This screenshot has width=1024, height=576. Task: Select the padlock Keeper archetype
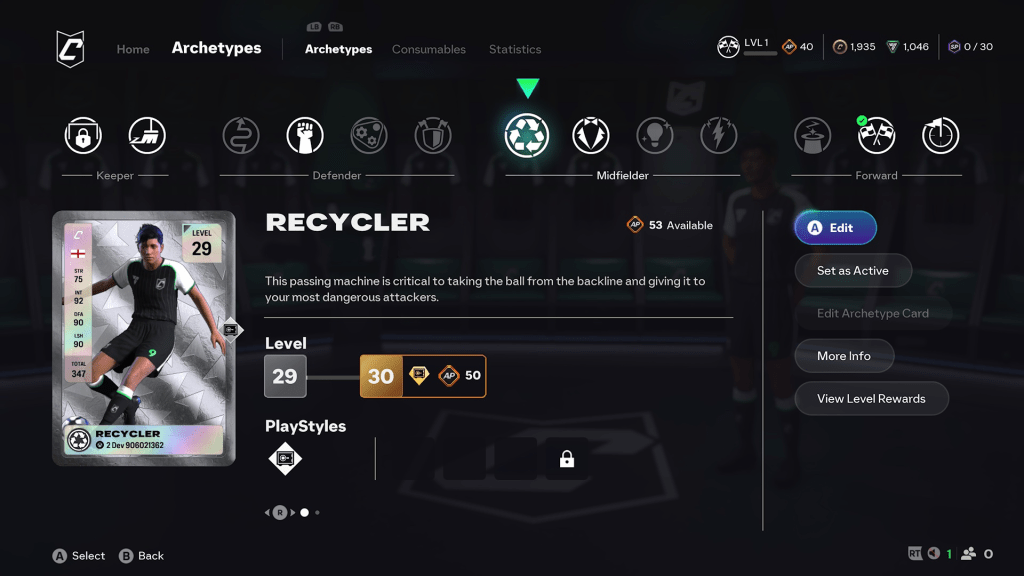click(x=83, y=135)
